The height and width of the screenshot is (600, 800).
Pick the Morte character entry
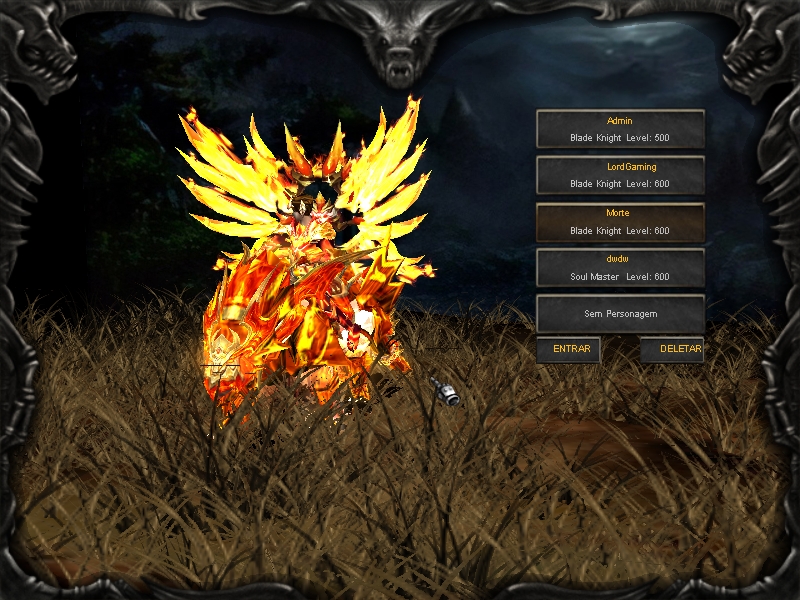(620, 222)
